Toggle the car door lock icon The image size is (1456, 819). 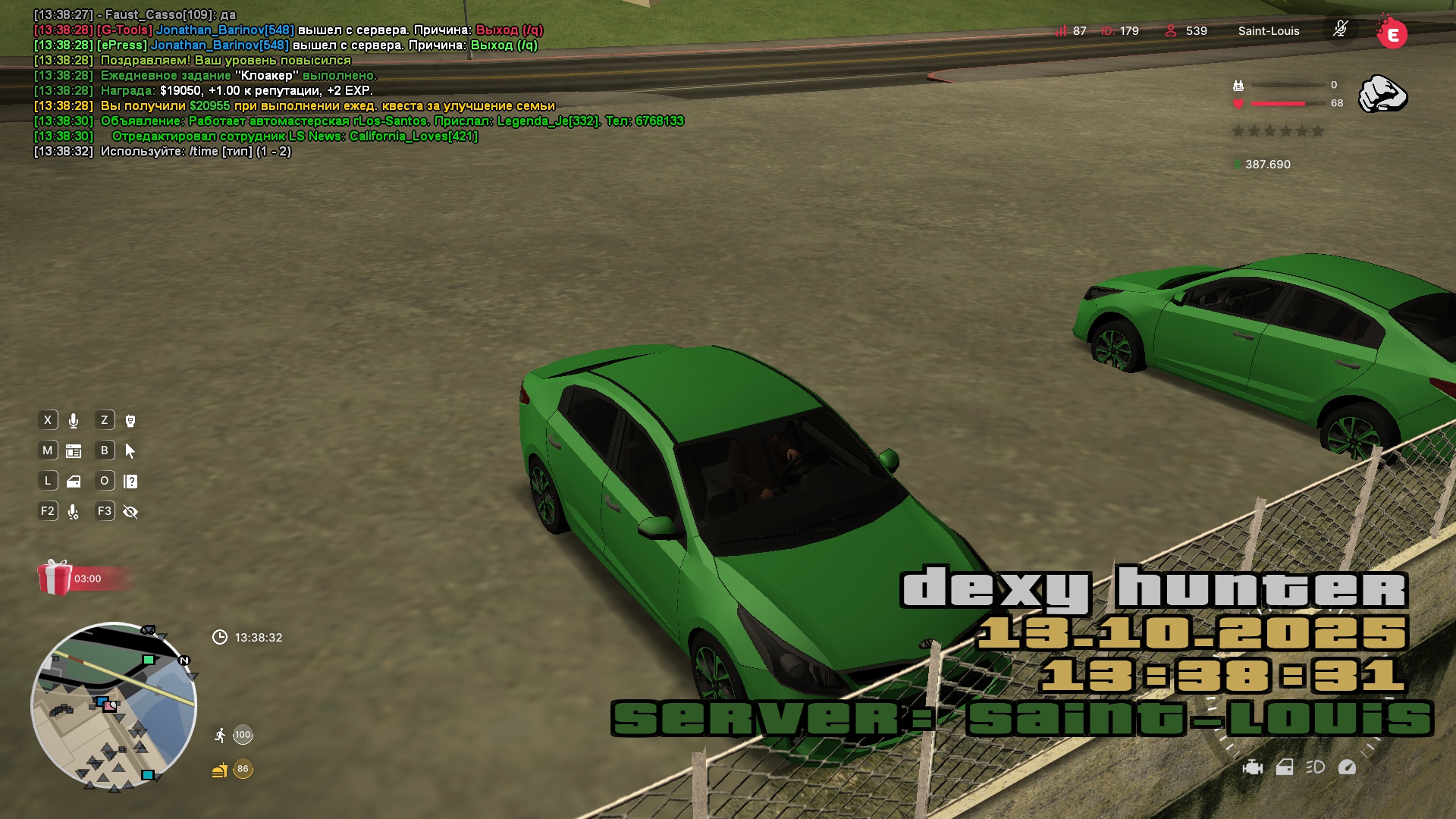[x=1285, y=767]
